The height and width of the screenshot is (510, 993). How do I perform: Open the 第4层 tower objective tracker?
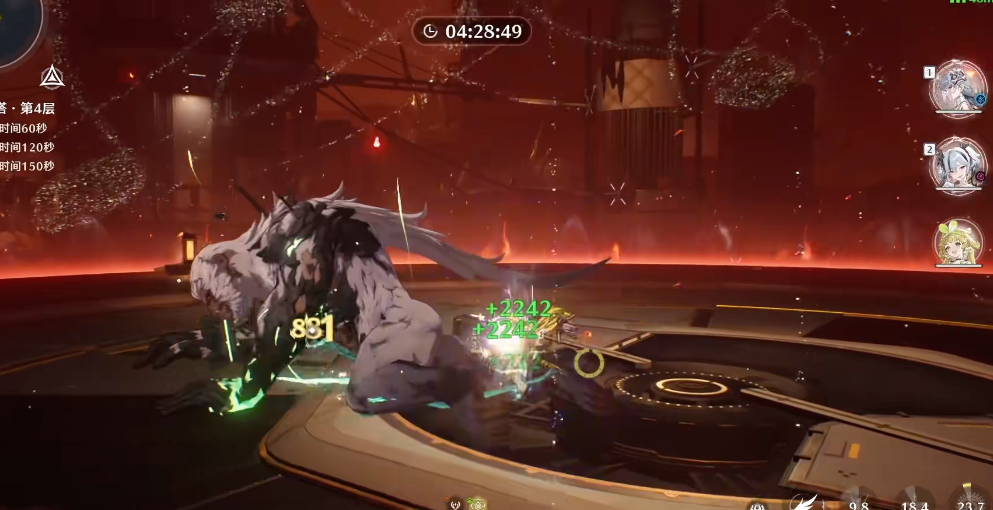point(28,109)
